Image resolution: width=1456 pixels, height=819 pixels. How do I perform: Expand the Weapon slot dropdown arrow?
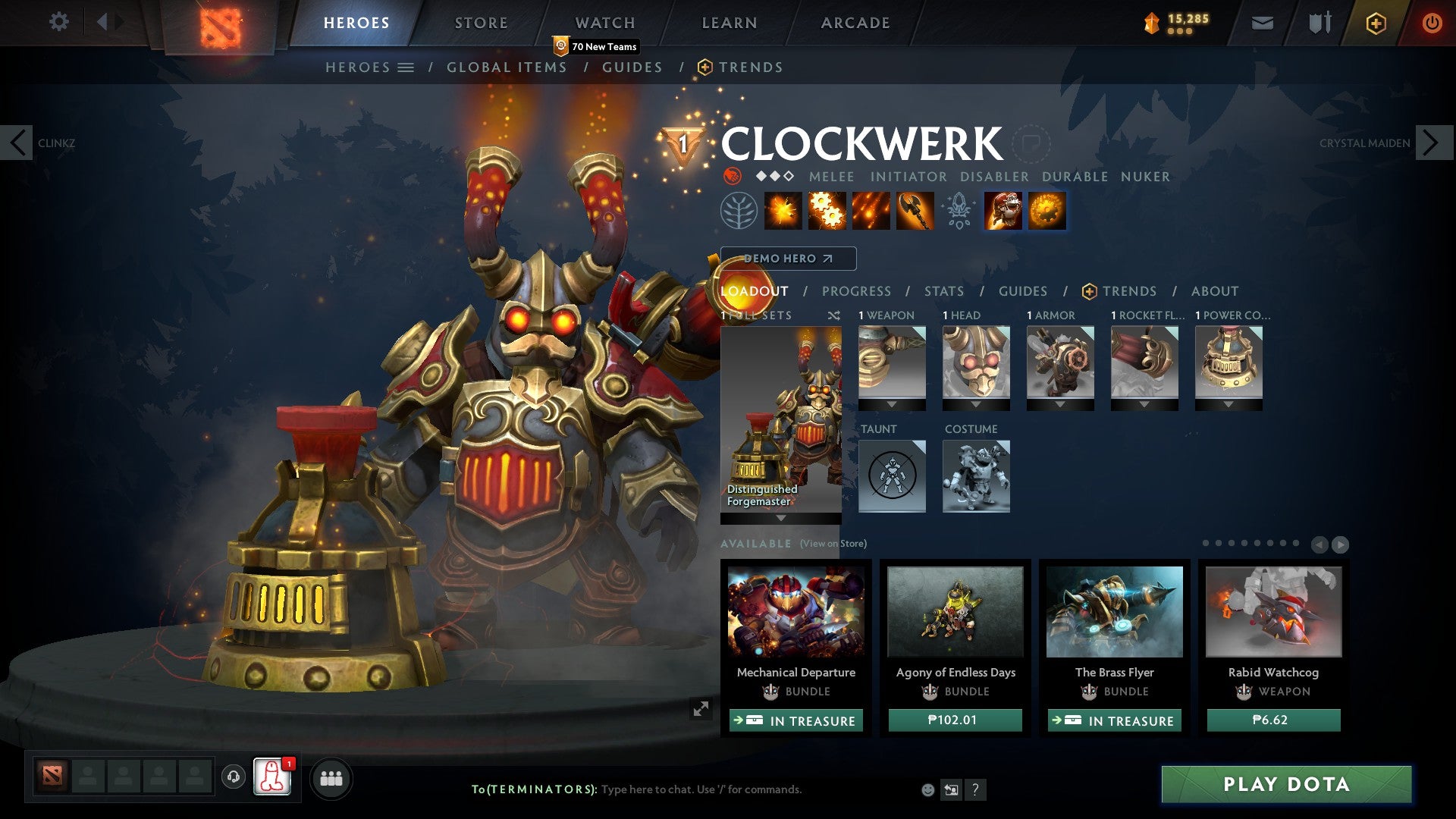891,404
